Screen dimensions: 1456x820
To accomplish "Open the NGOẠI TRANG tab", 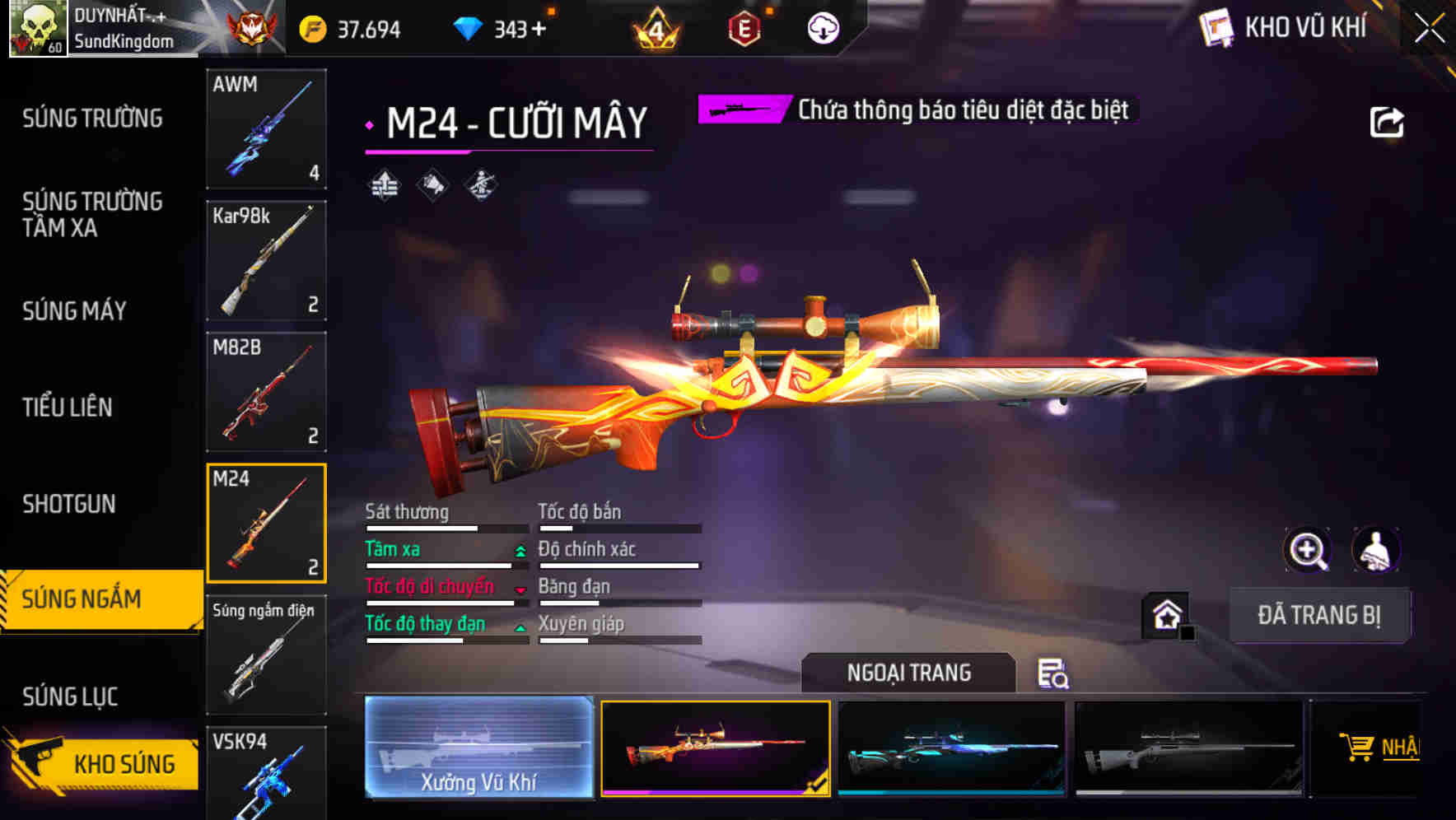I will coord(908,673).
